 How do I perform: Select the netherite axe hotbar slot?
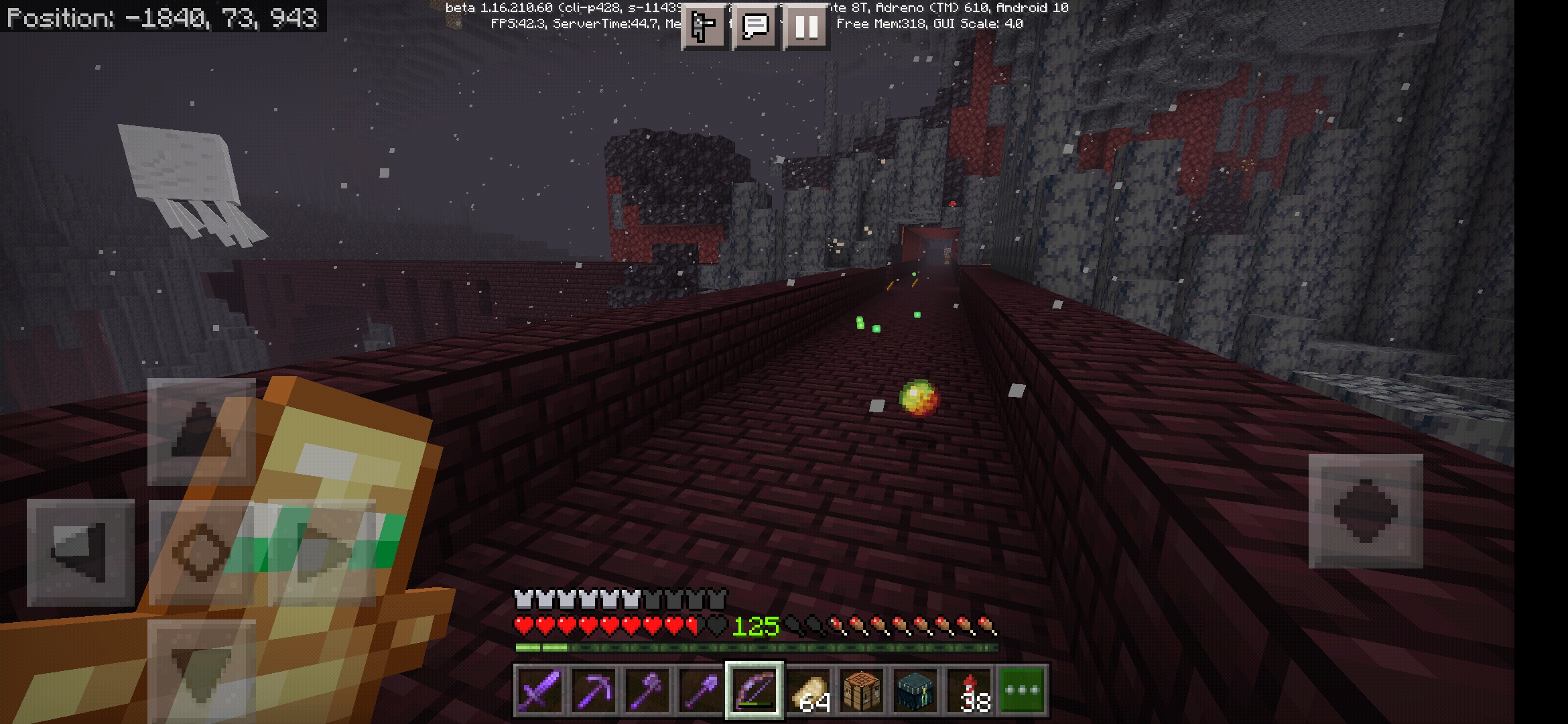tap(647, 690)
